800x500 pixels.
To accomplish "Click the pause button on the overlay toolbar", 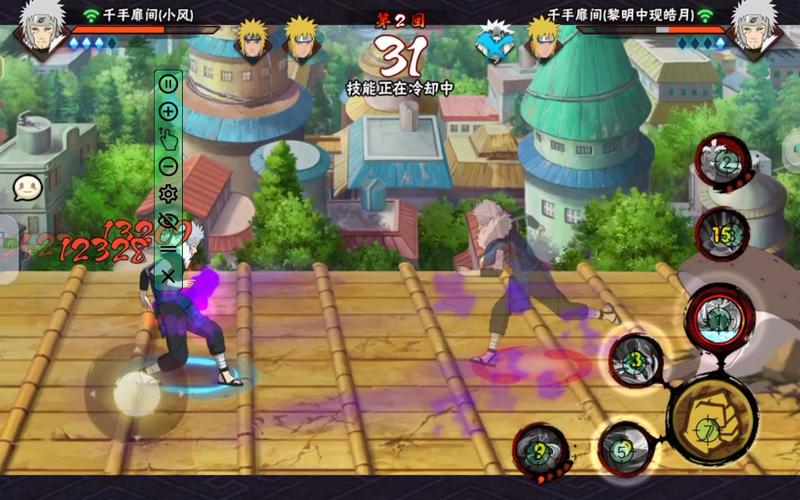I will (168, 84).
